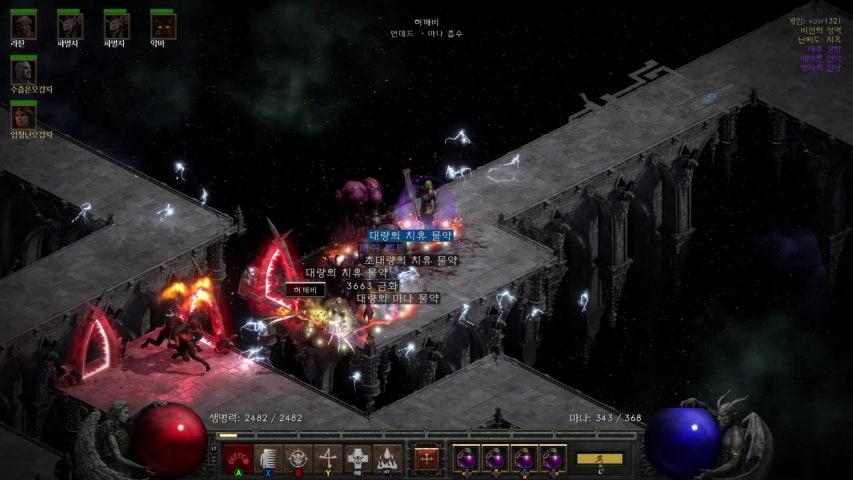Select party member 수줍은오감자 portrait

tap(23, 70)
